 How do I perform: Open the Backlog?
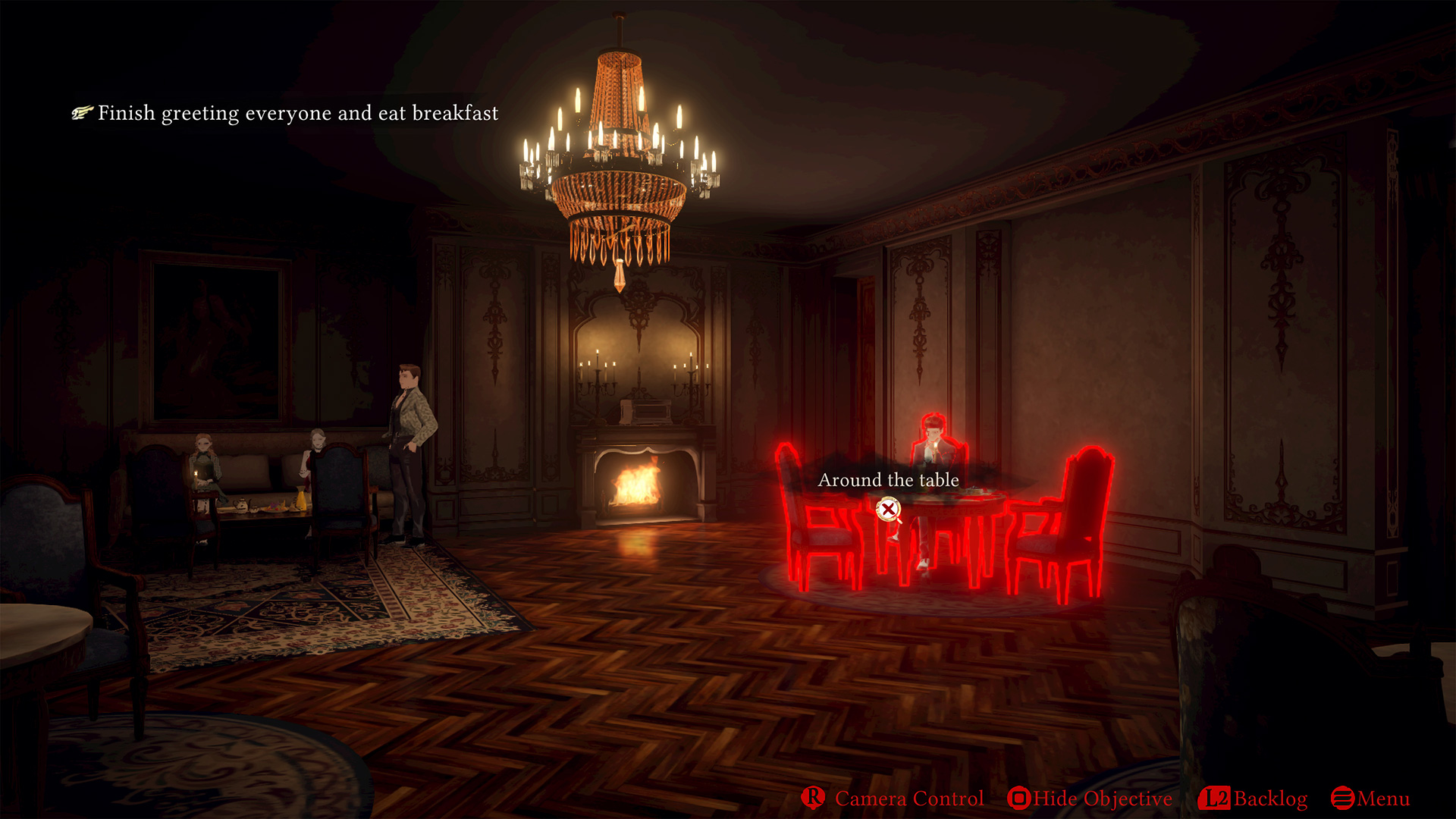point(1254,799)
